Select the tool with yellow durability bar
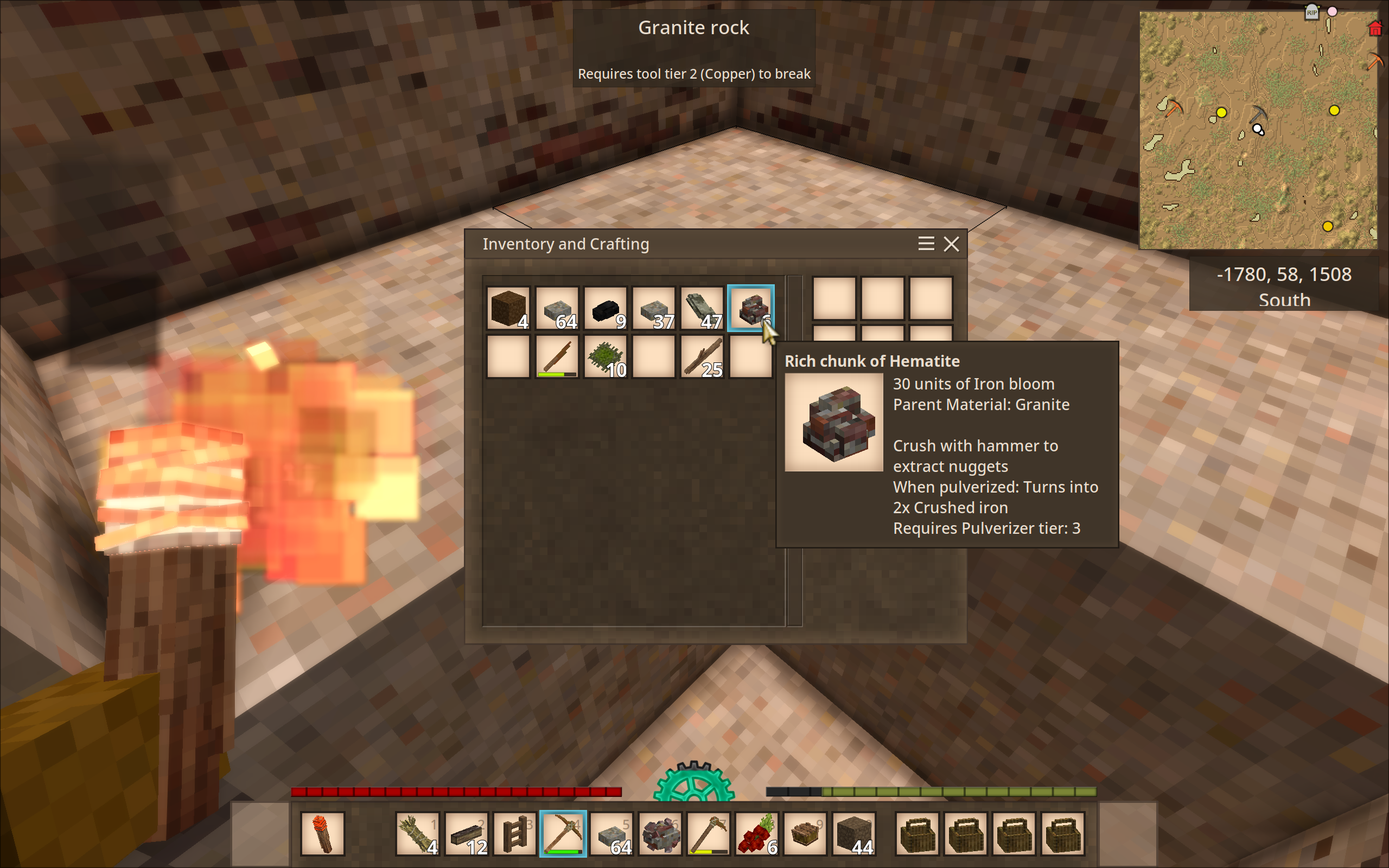Screen dimensions: 1389x868 coord(709,834)
